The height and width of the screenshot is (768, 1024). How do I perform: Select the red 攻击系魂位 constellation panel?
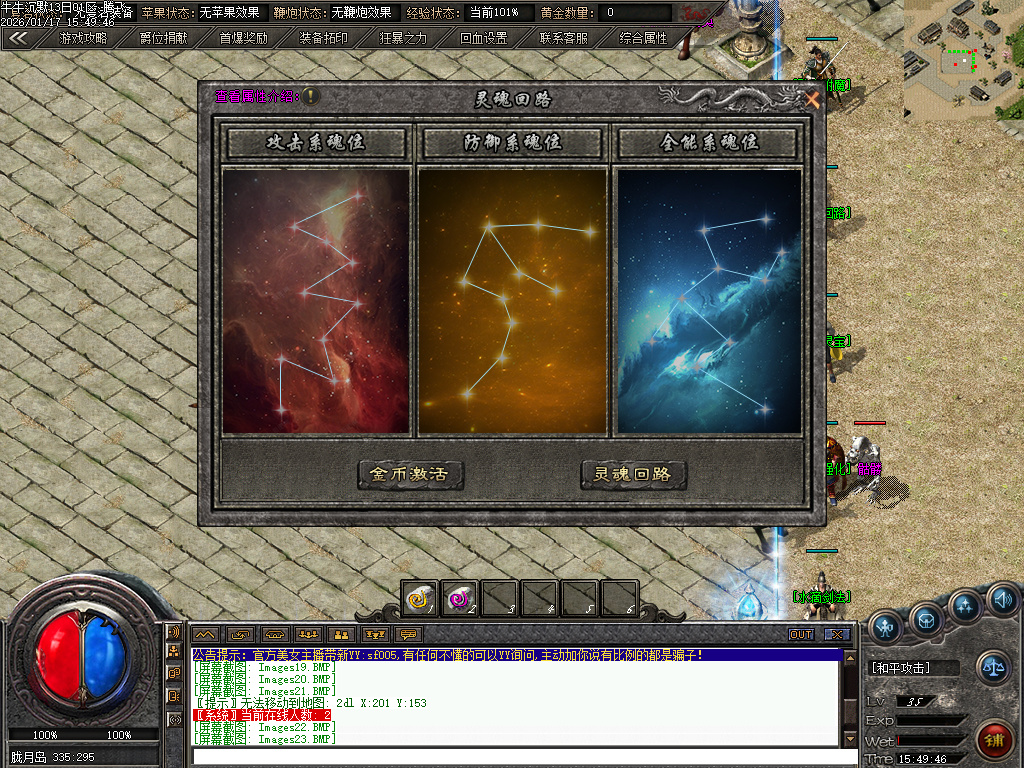click(316, 301)
